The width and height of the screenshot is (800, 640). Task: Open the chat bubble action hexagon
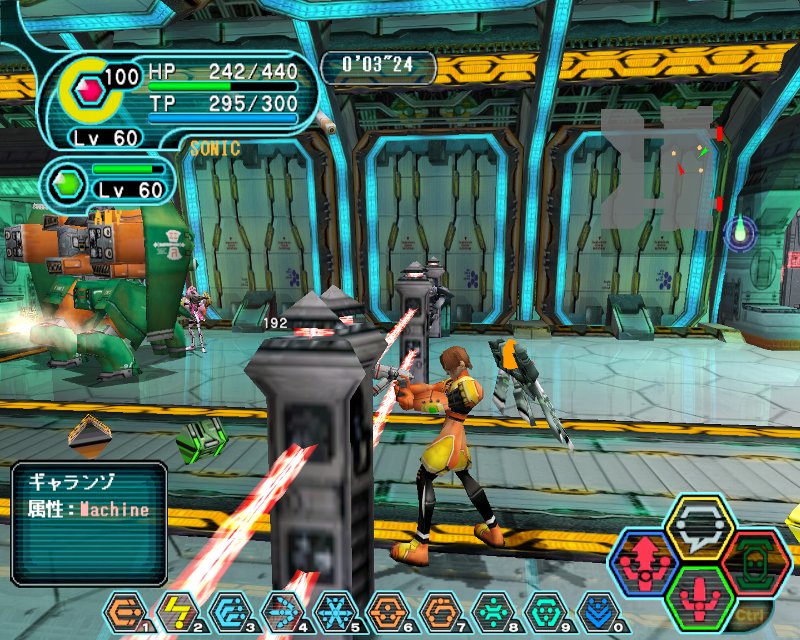699,527
